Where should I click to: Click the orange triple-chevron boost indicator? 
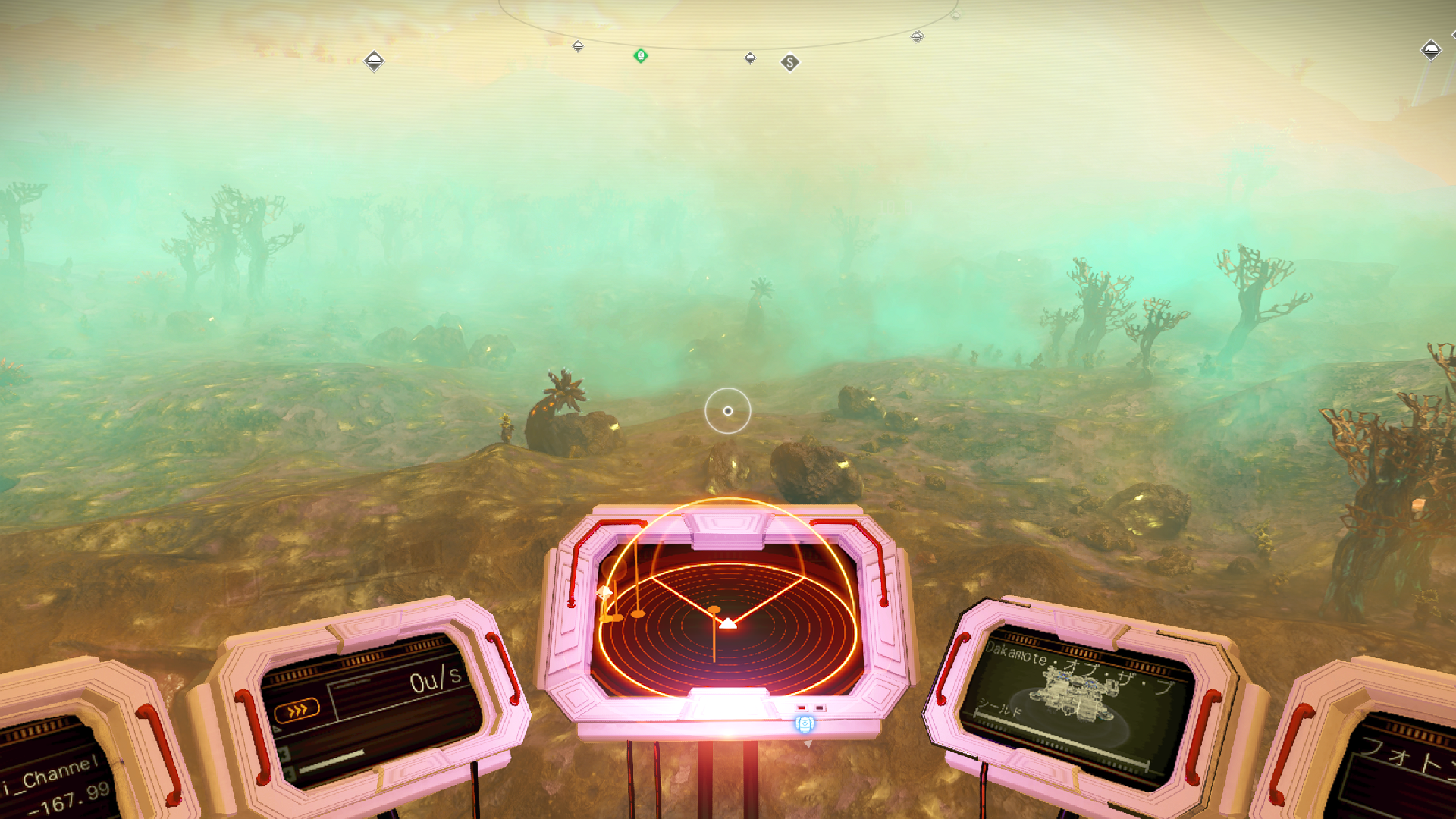(297, 710)
